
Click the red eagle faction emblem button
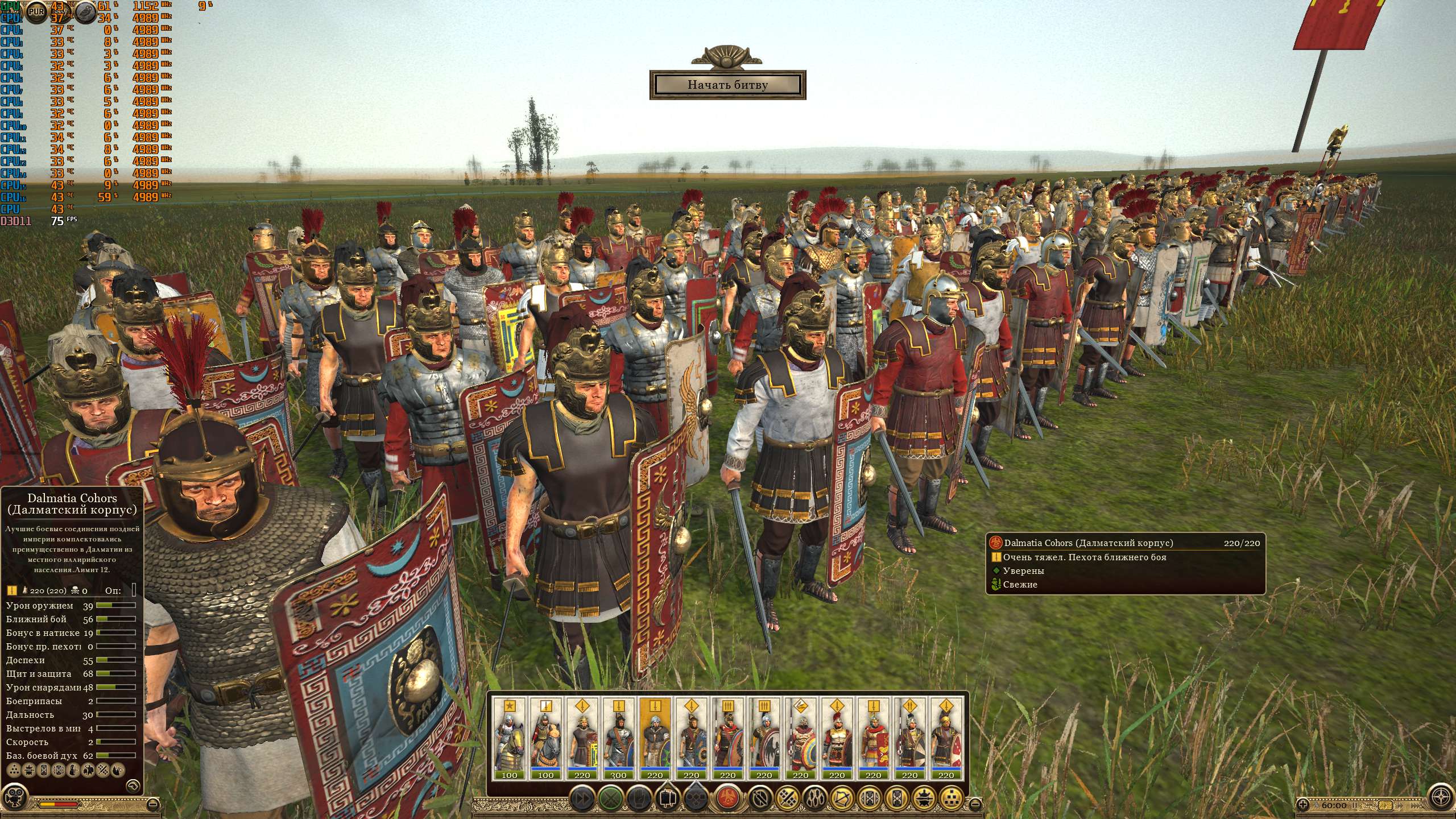coord(727,797)
